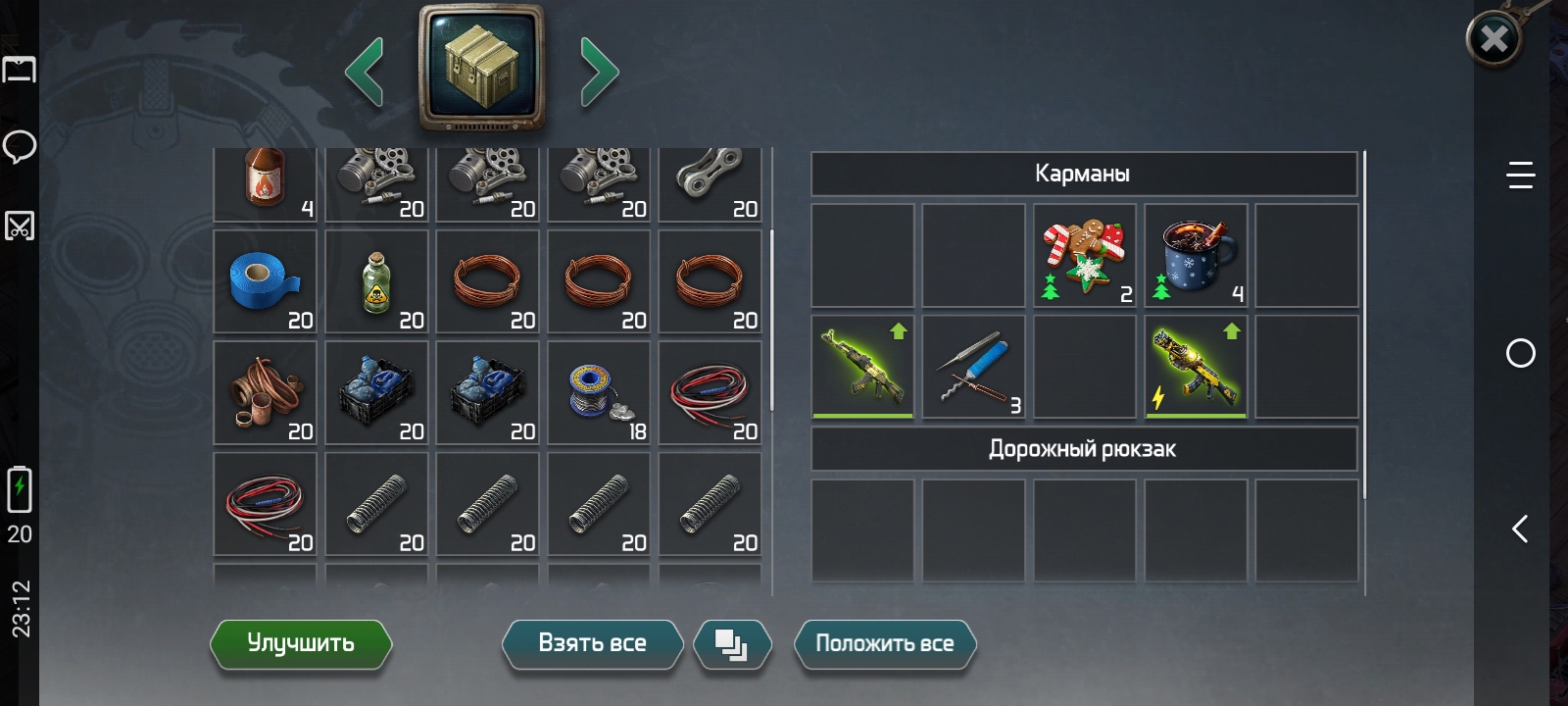The image size is (1568, 706).
Task: Select the Christmas cookies in pockets
Action: pyautogui.click(x=1084, y=256)
